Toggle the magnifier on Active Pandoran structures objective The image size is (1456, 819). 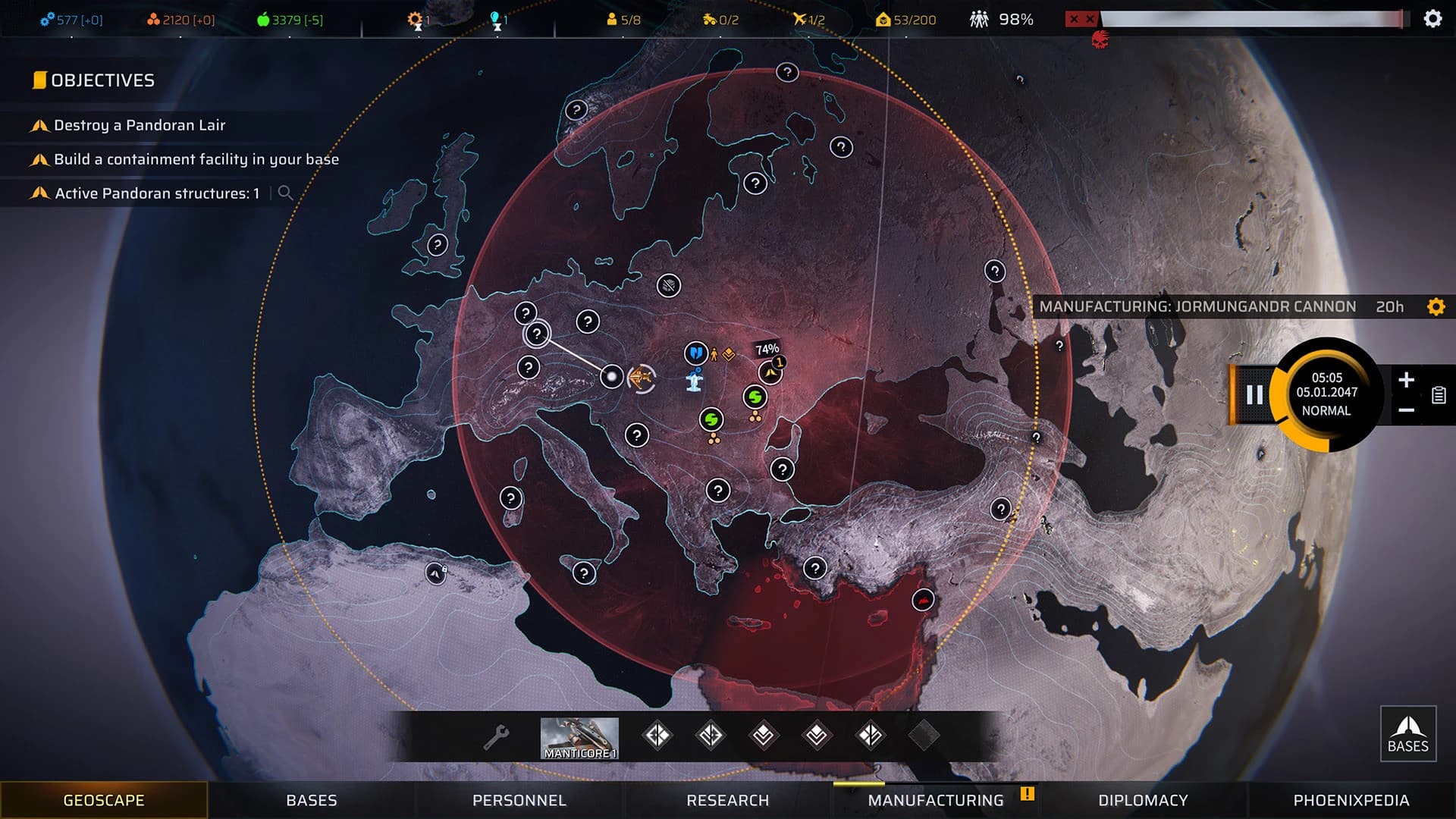[286, 193]
